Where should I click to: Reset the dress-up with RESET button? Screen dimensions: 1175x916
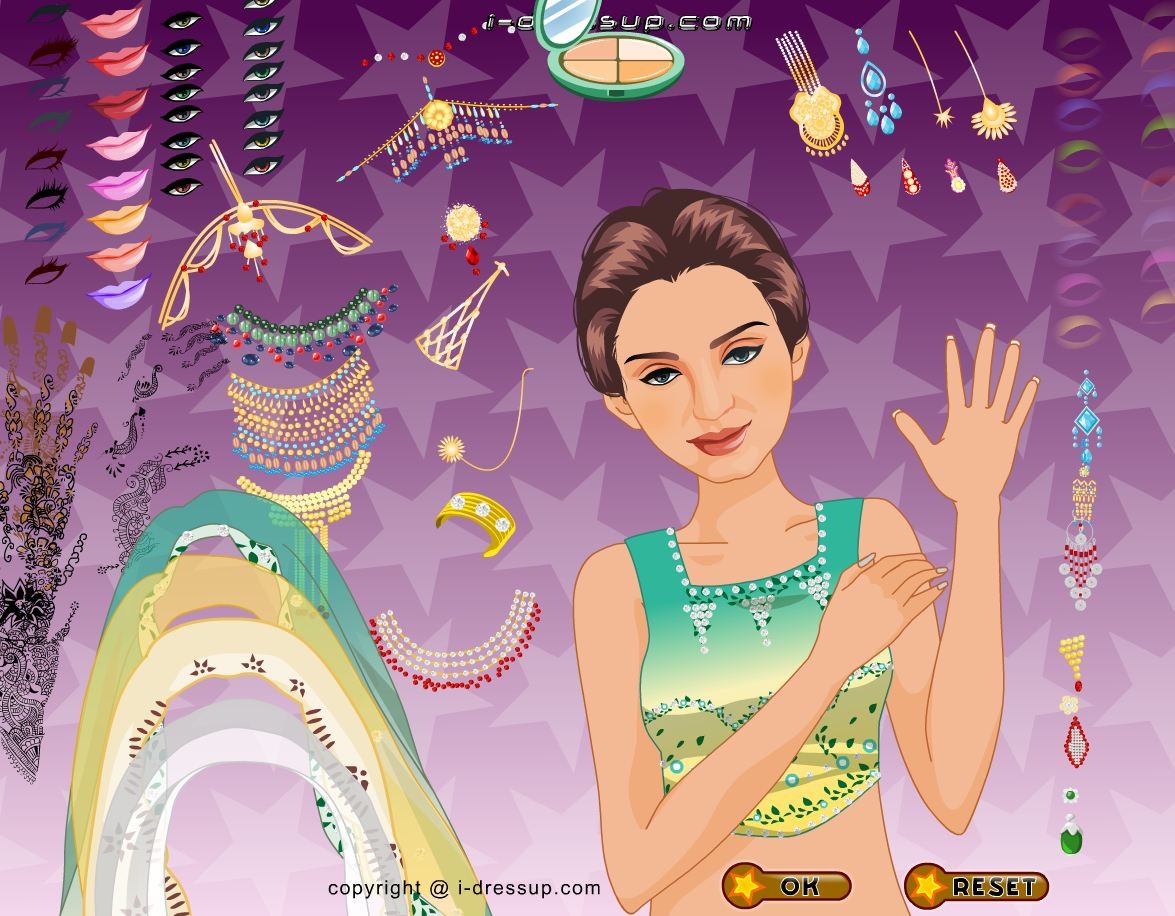[x=977, y=886]
